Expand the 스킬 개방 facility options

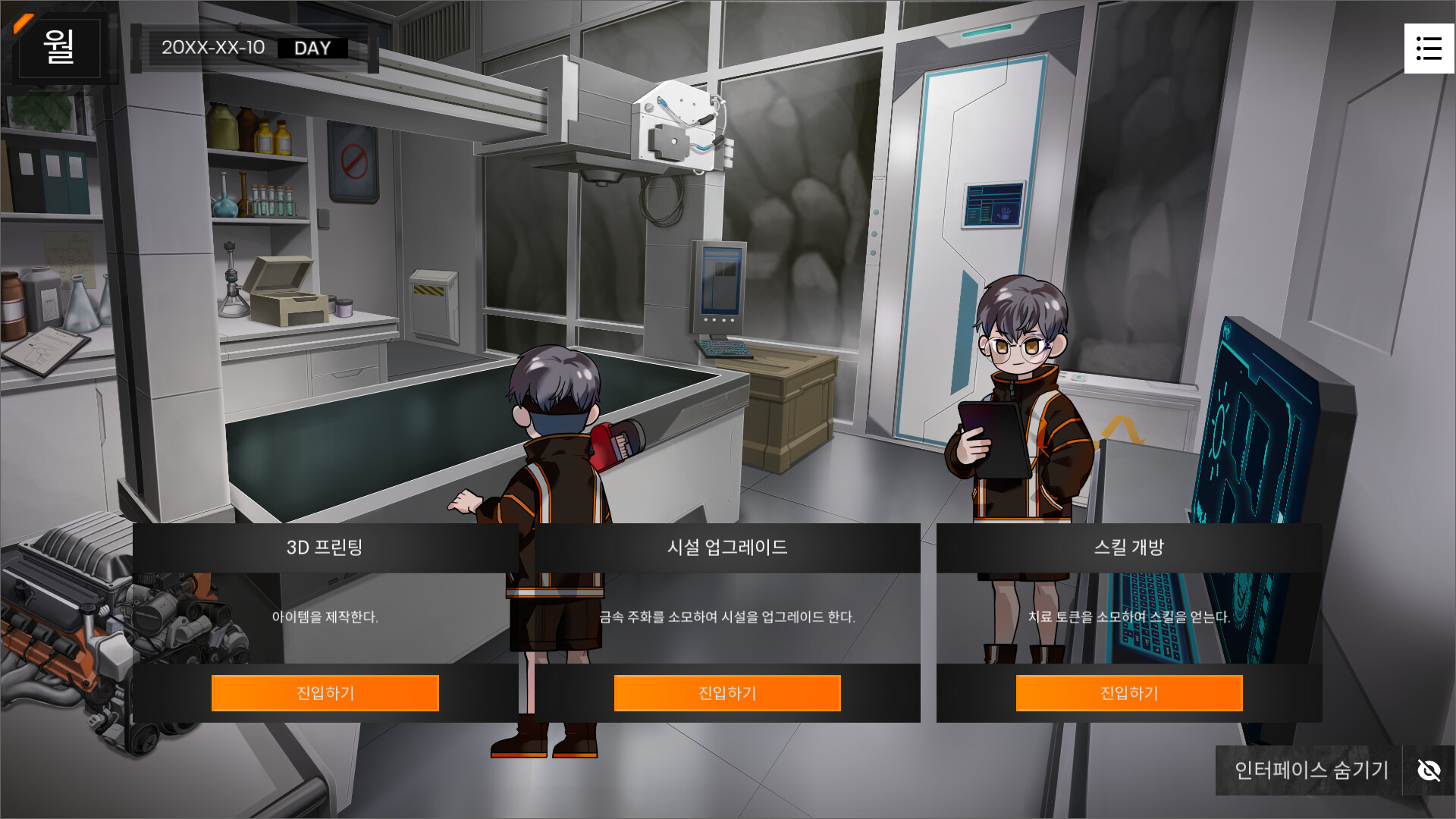[1128, 692]
